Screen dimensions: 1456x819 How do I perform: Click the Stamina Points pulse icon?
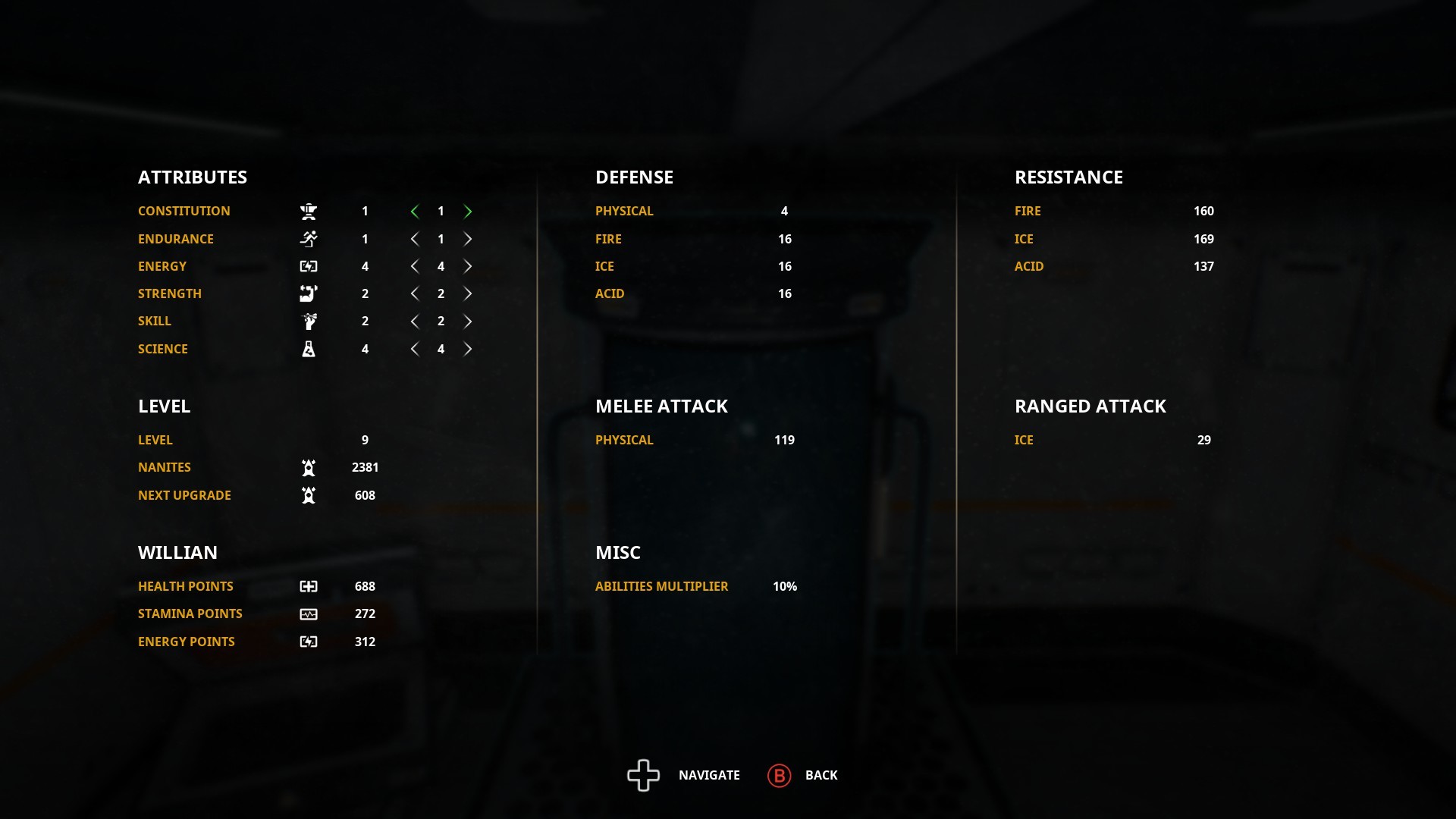coord(309,613)
